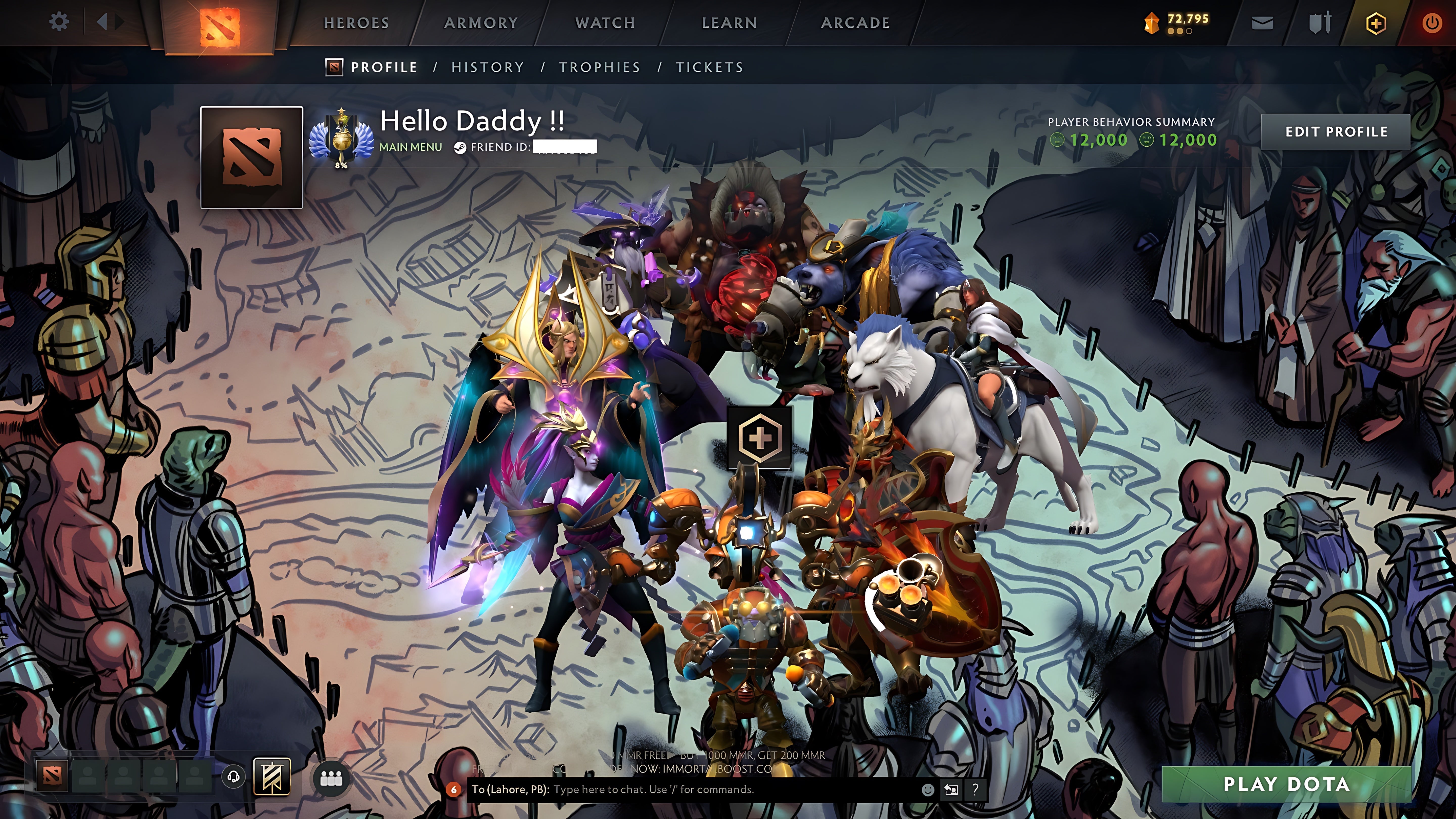
Task: Click the chat help question mark
Action: pyautogui.click(x=975, y=791)
